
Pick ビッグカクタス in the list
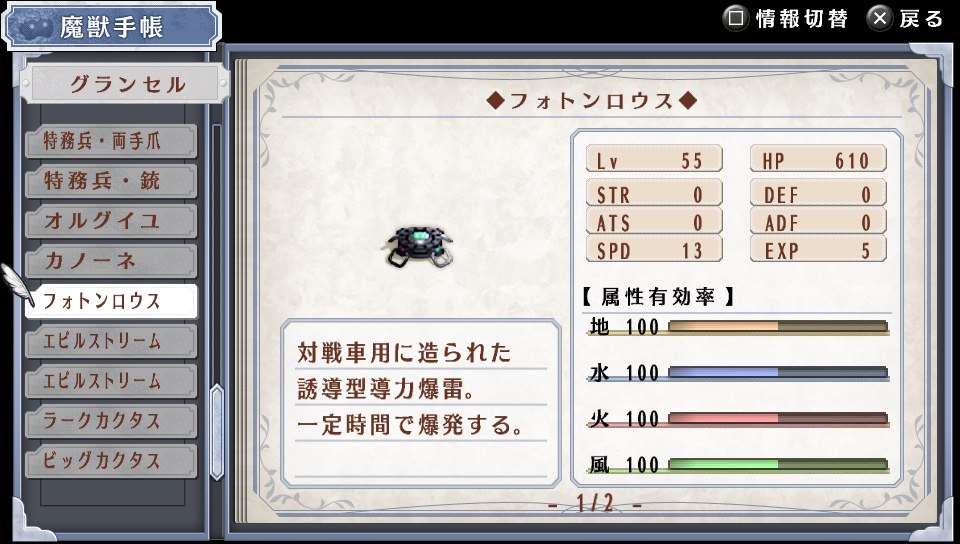110,461
